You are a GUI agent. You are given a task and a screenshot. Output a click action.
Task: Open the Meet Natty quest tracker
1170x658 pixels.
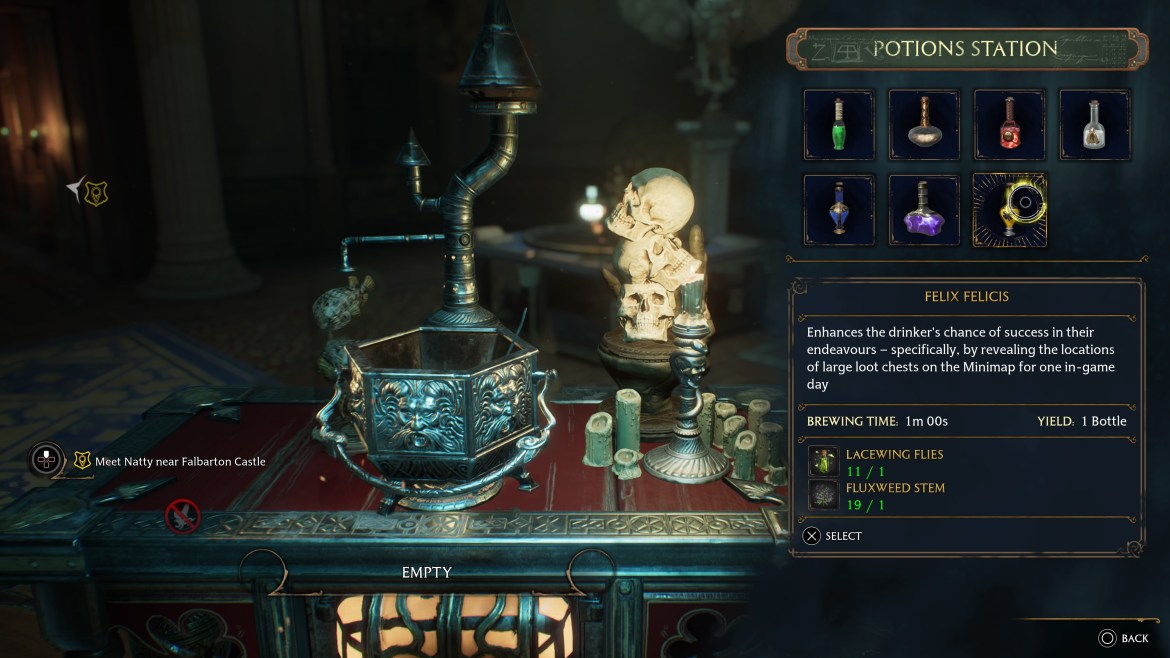coord(180,461)
